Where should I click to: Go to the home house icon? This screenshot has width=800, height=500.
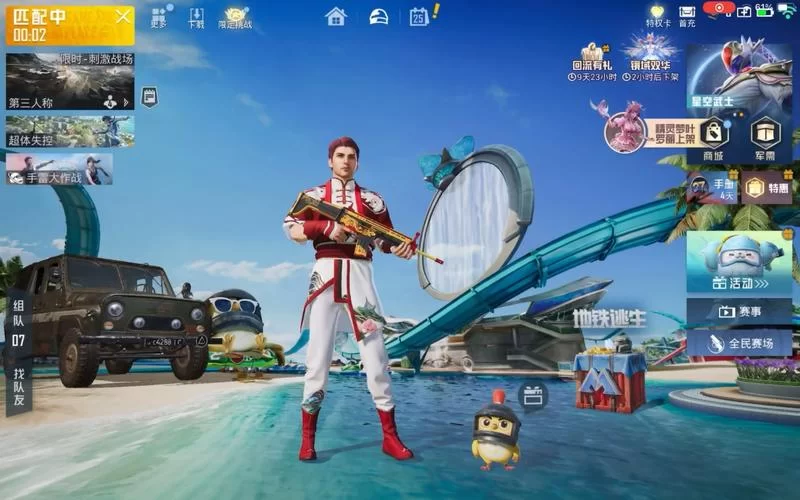coord(336,16)
